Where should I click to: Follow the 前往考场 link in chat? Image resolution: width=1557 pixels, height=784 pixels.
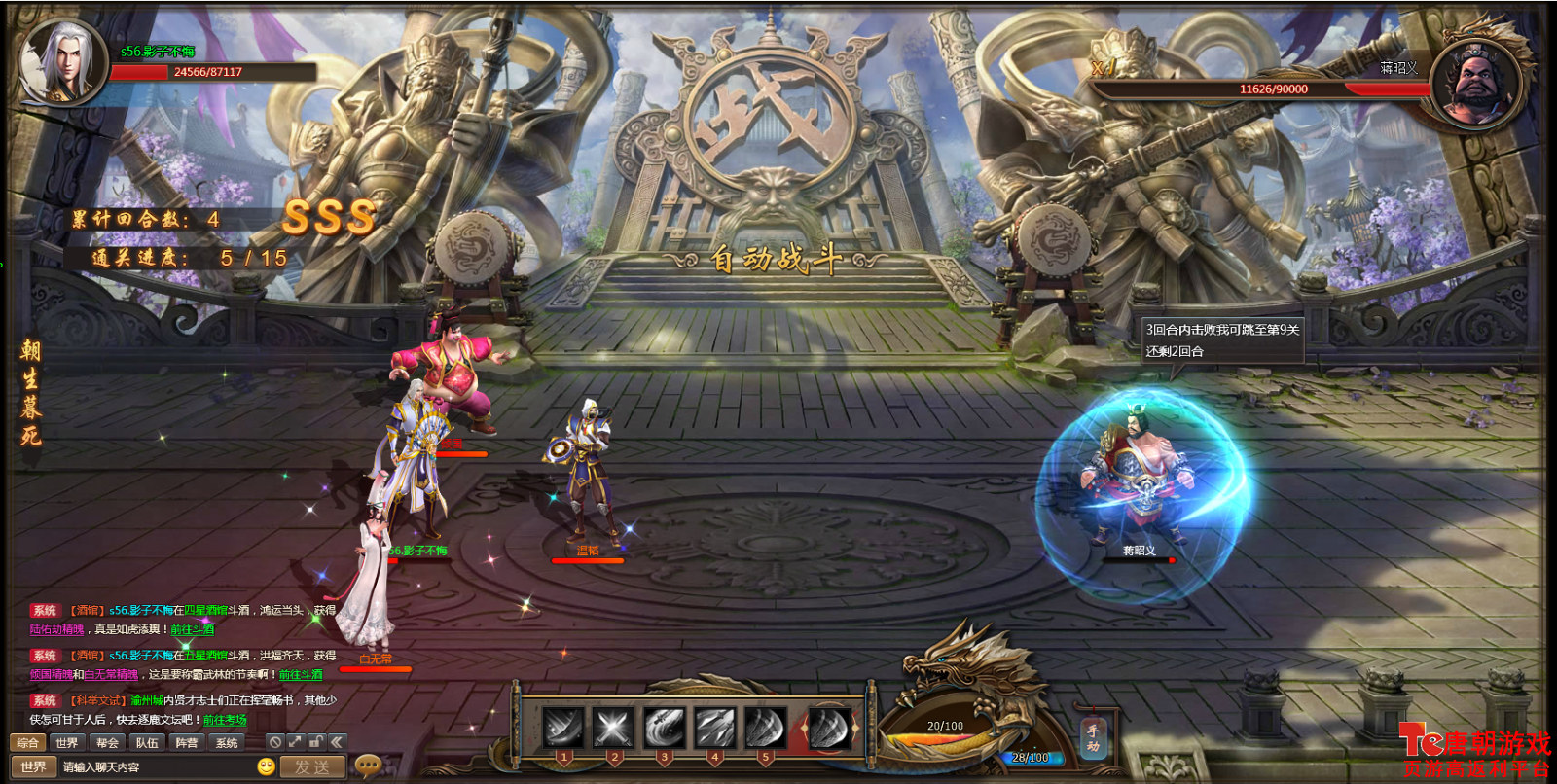(x=225, y=721)
